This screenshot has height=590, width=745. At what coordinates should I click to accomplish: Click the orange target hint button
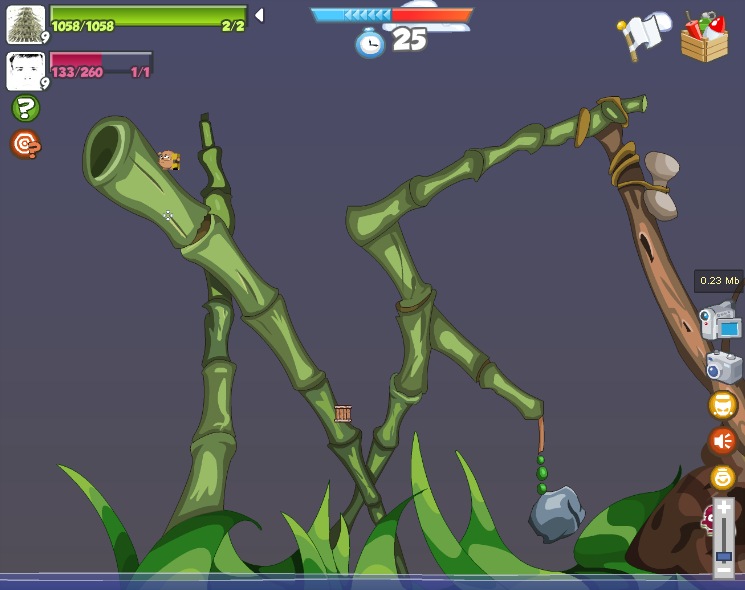point(25,145)
